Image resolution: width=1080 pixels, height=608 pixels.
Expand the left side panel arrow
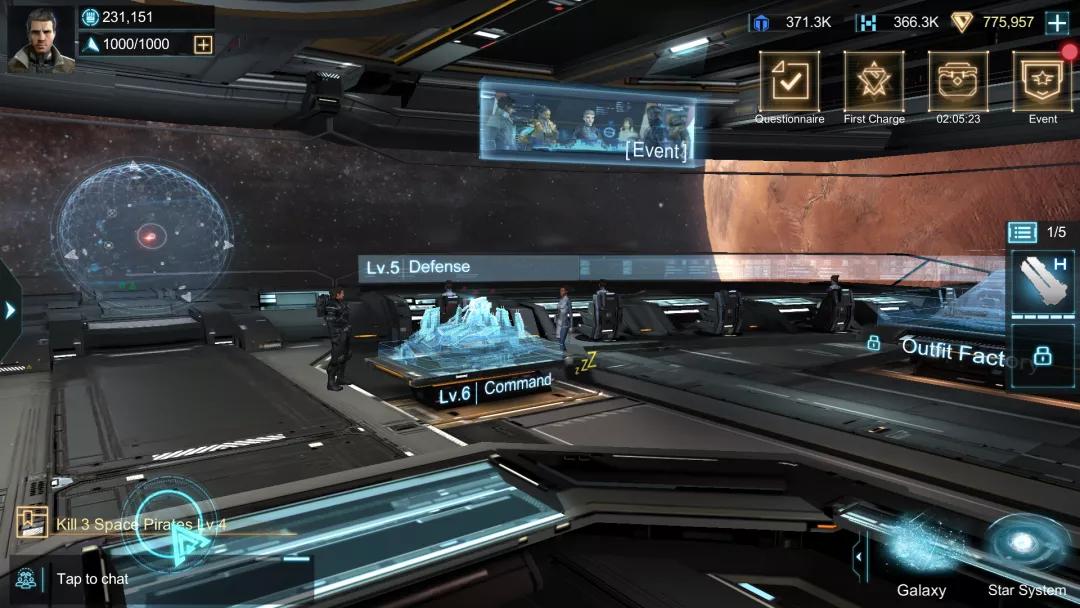coord(10,310)
